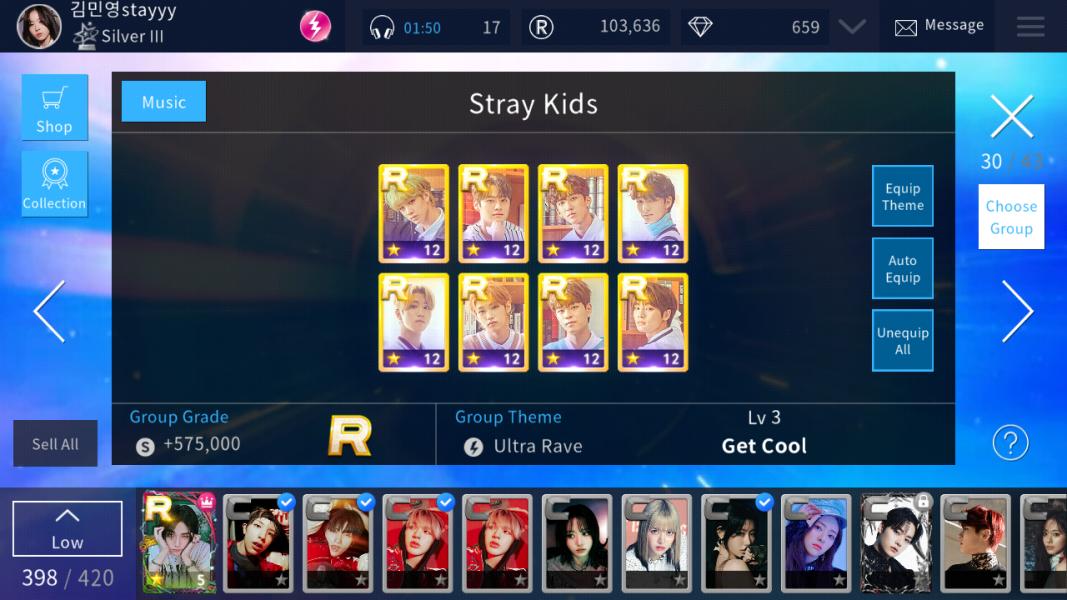The height and width of the screenshot is (600, 1067).
Task: Click the Music button
Action: (163, 102)
